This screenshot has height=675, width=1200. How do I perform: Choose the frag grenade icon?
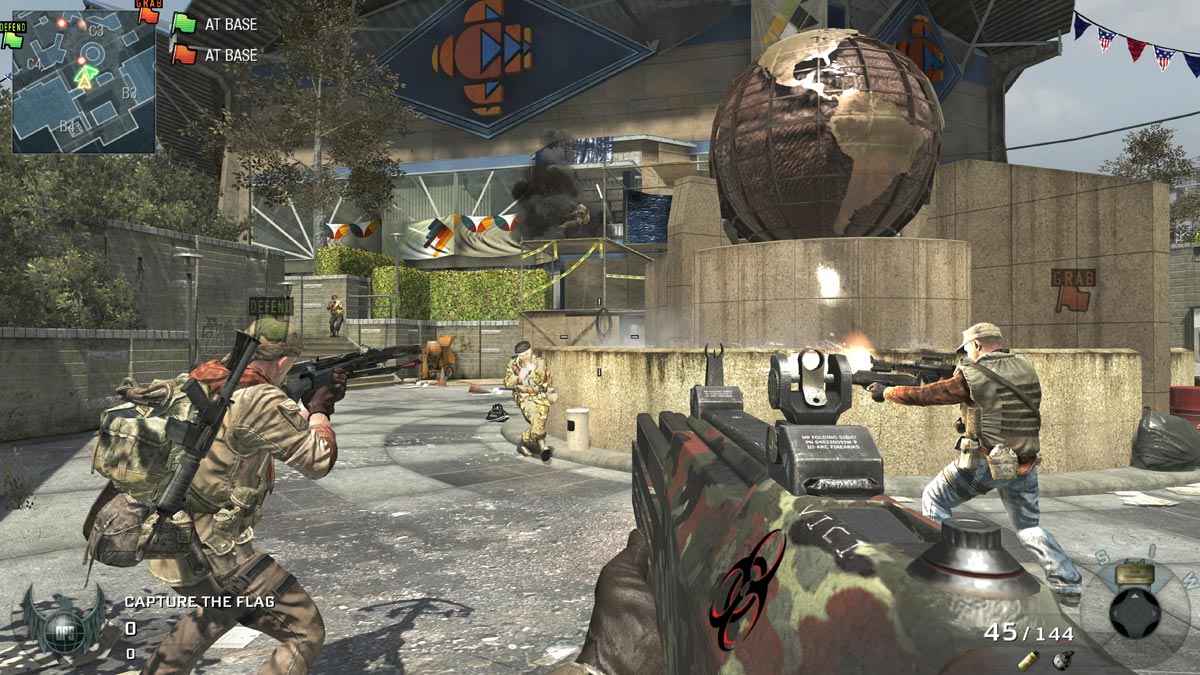pyautogui.click(x=1062, y=659)
